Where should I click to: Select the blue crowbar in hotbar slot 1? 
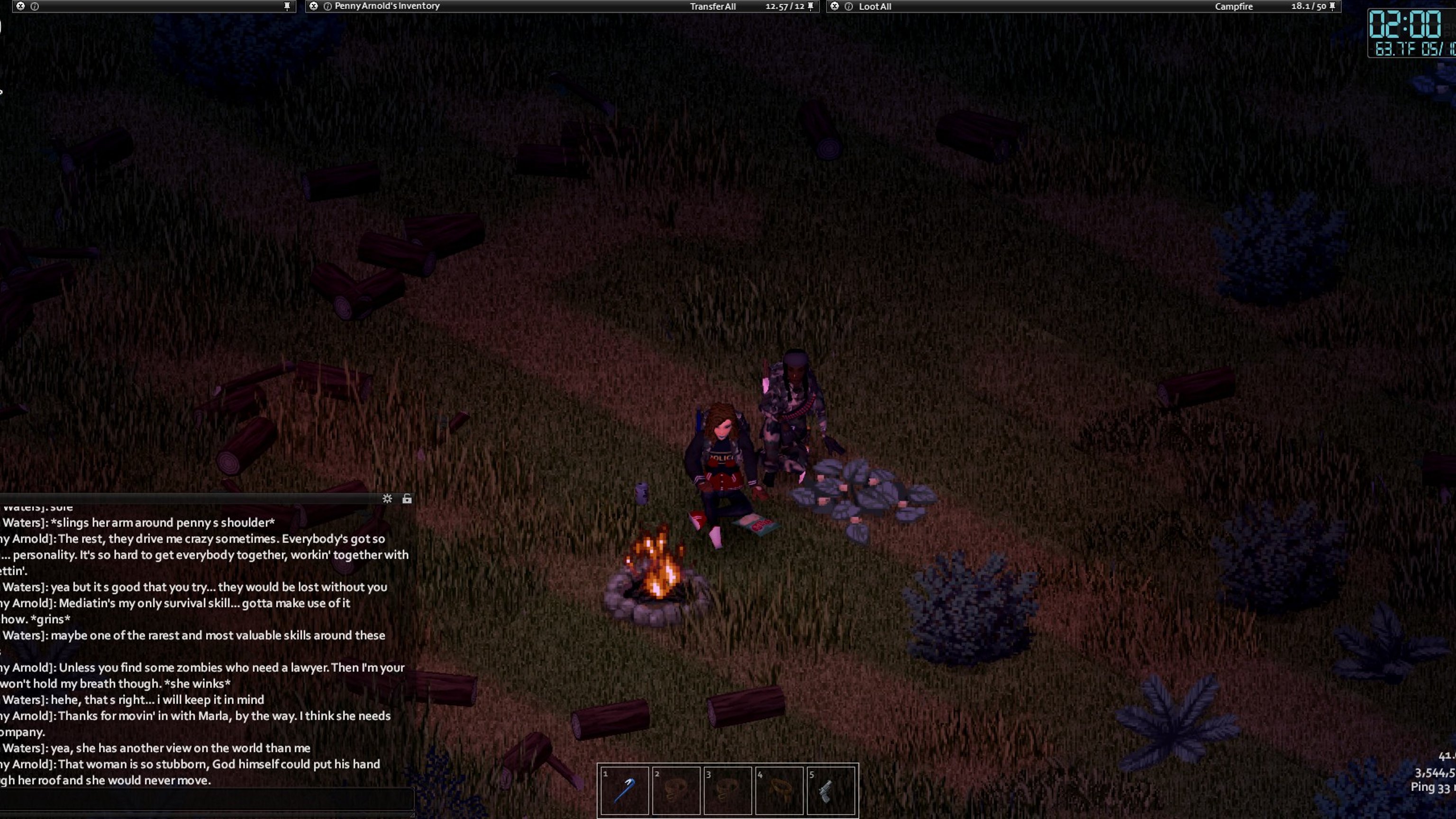tap(624, 790)
